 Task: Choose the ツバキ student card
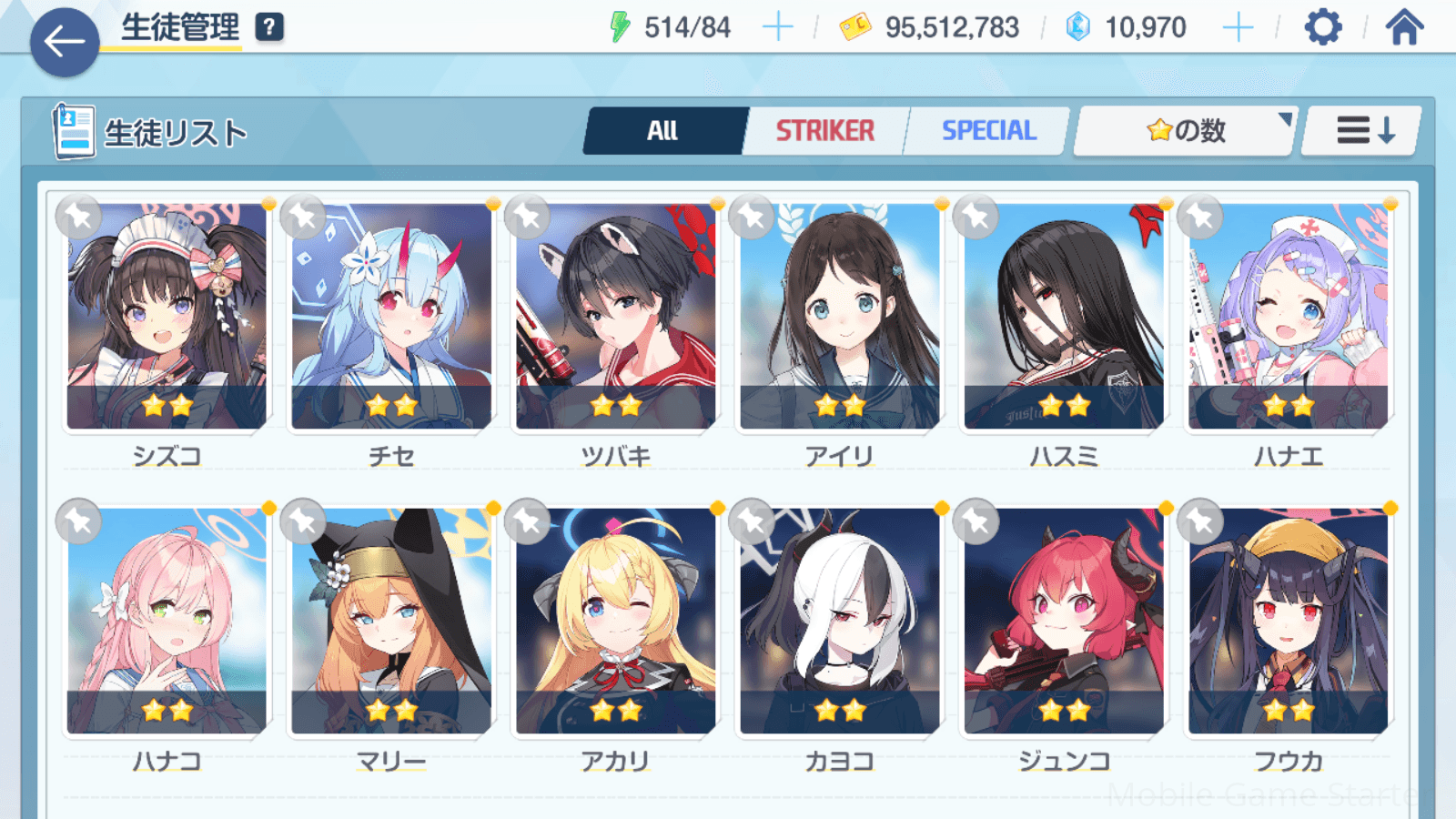pyautogui.click(x=615, y=316)
